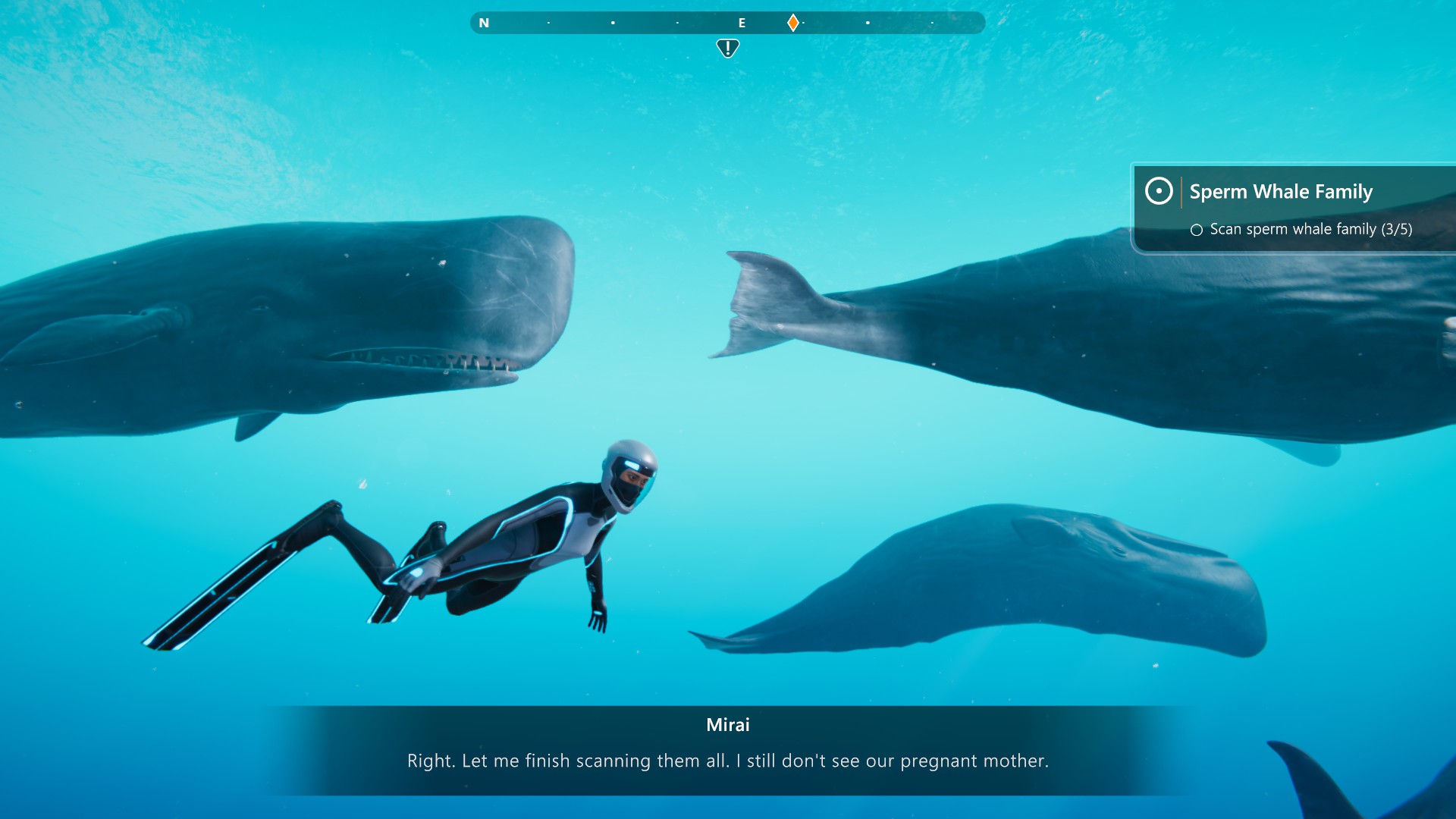Click the compass navigation bar progress strip
Viewport: 1456px width, 819px height.
pyautogui.click(x=728, y=23)
